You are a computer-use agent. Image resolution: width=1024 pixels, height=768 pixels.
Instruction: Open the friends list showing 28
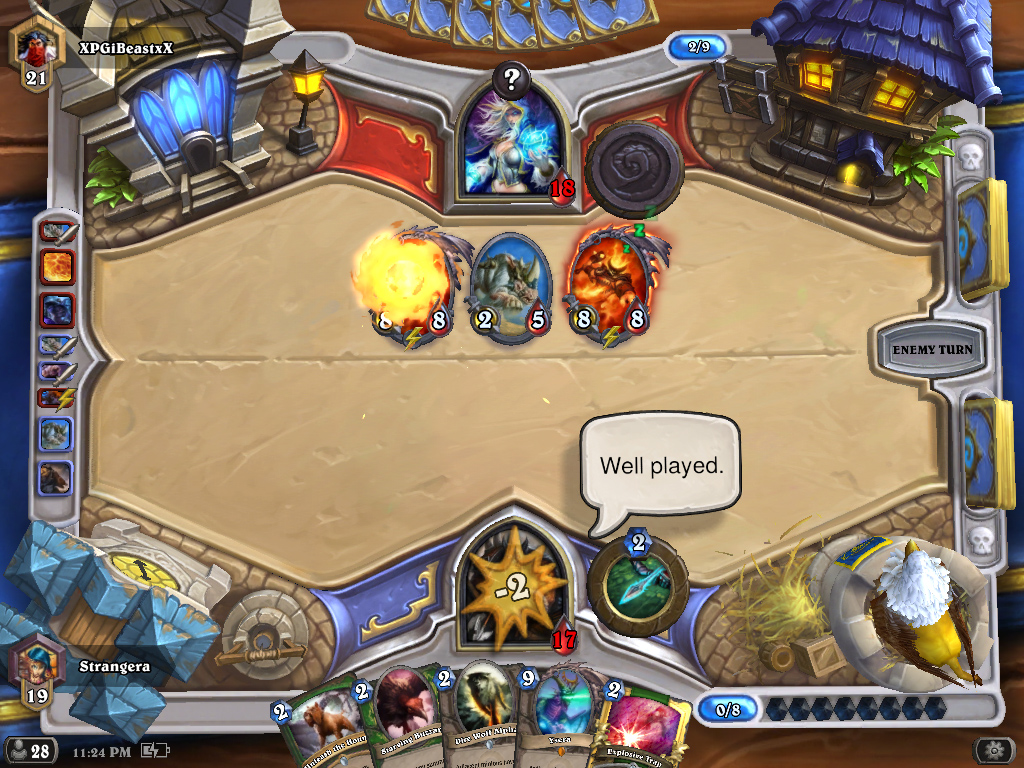coord(30,750)
